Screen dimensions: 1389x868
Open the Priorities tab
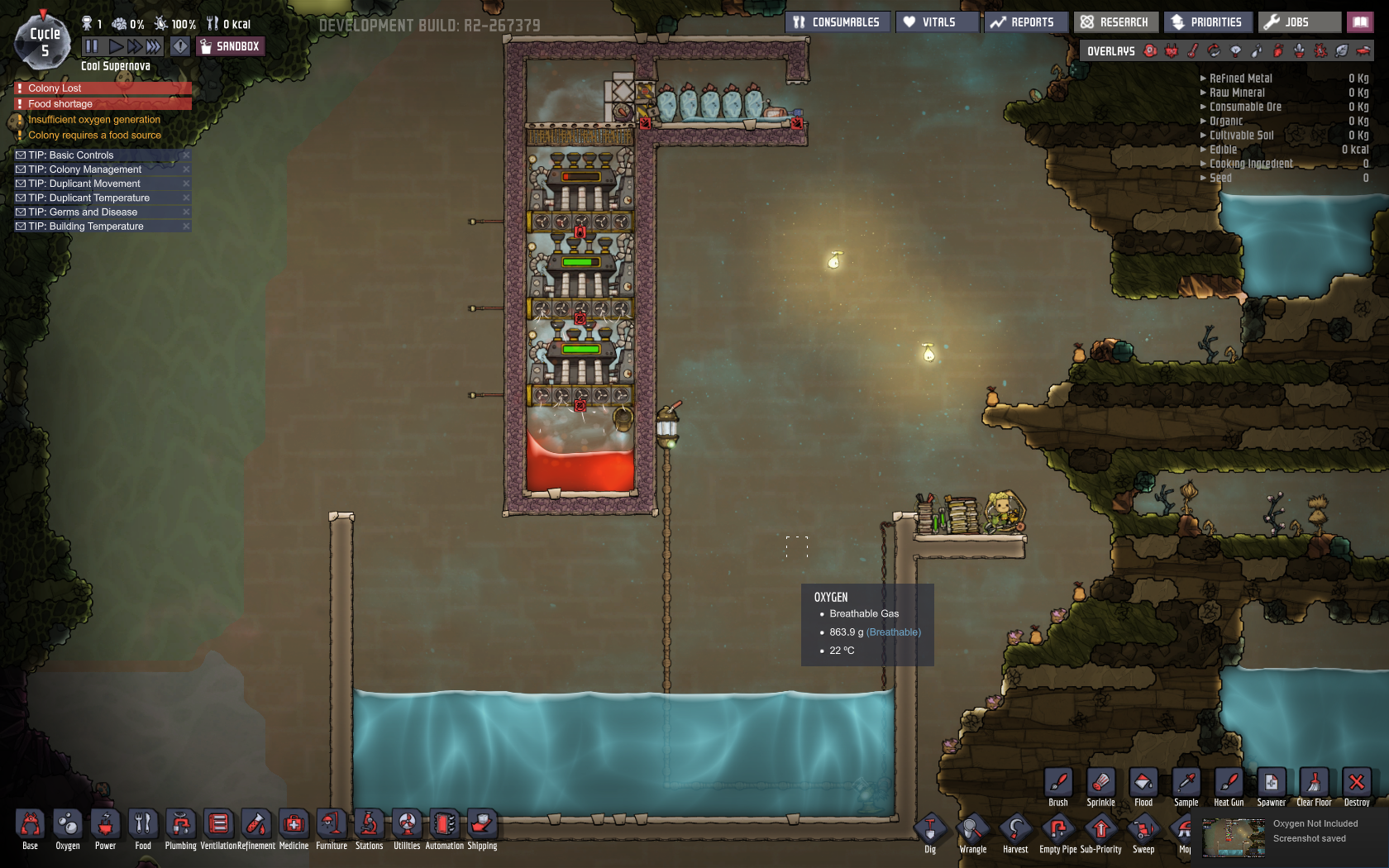pyautogui.click(x=1208, y=21)
